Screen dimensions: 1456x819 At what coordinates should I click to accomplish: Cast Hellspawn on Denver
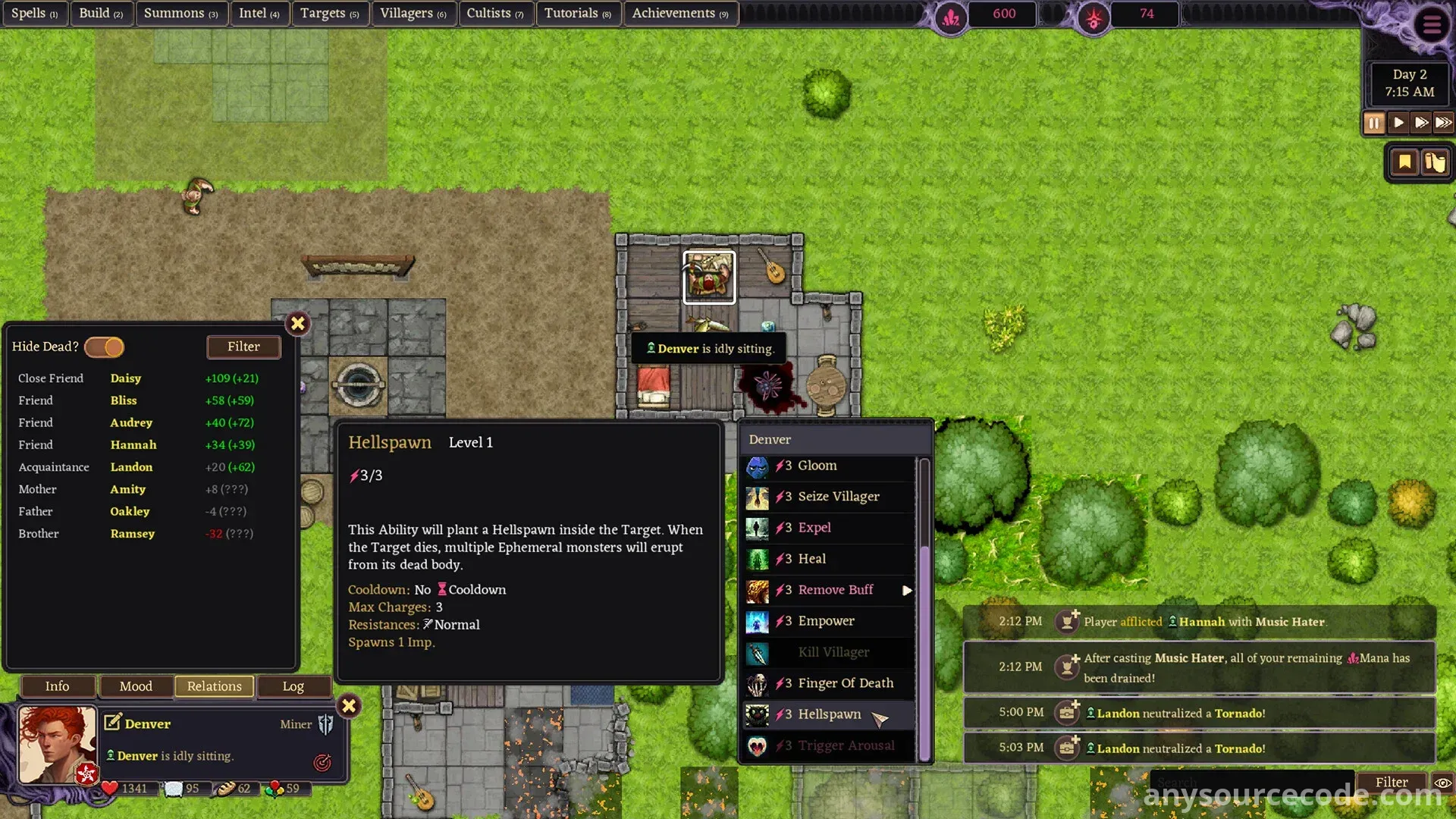tap(830, 714)
